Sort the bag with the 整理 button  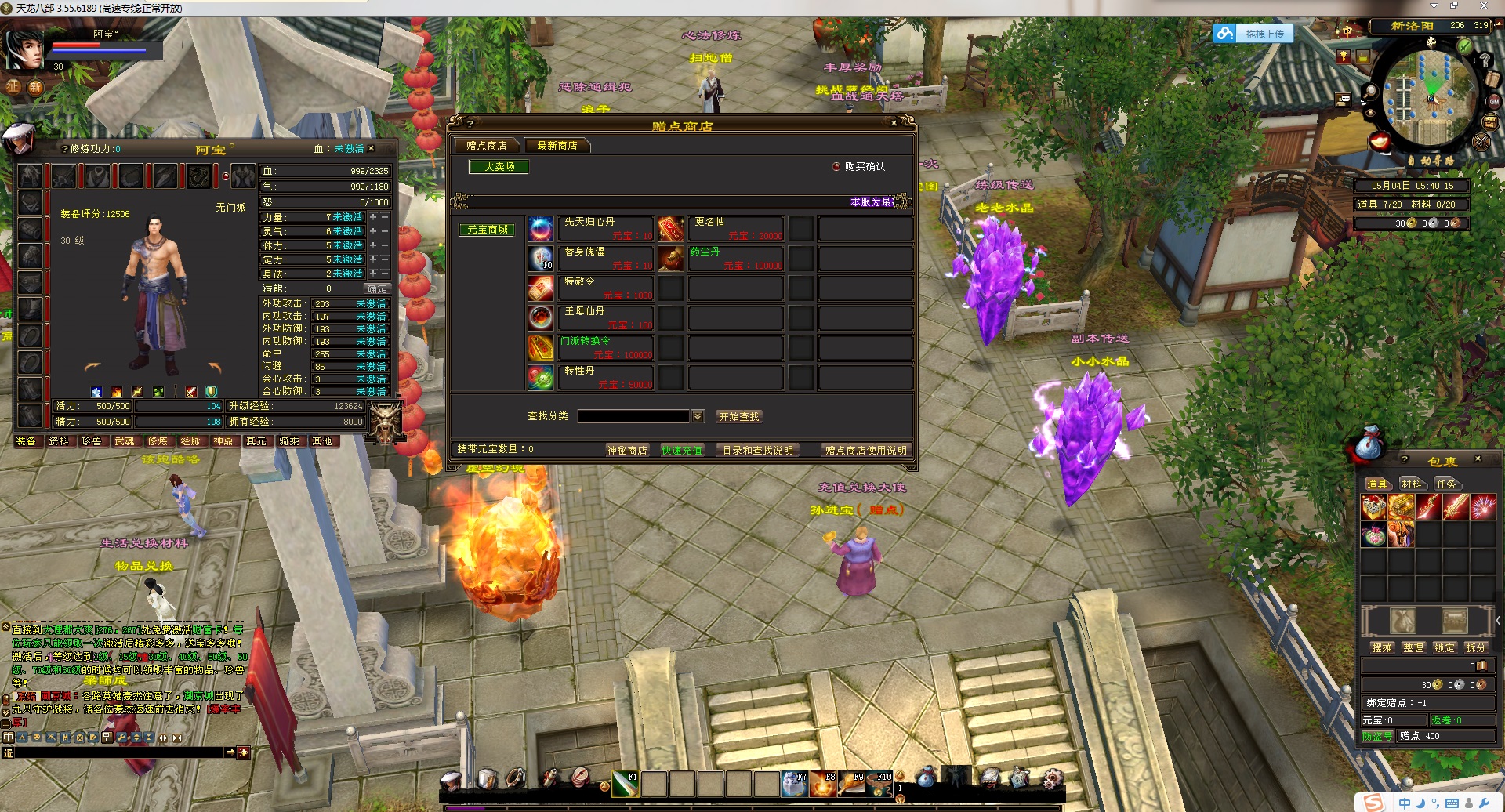coord(1413,647)
